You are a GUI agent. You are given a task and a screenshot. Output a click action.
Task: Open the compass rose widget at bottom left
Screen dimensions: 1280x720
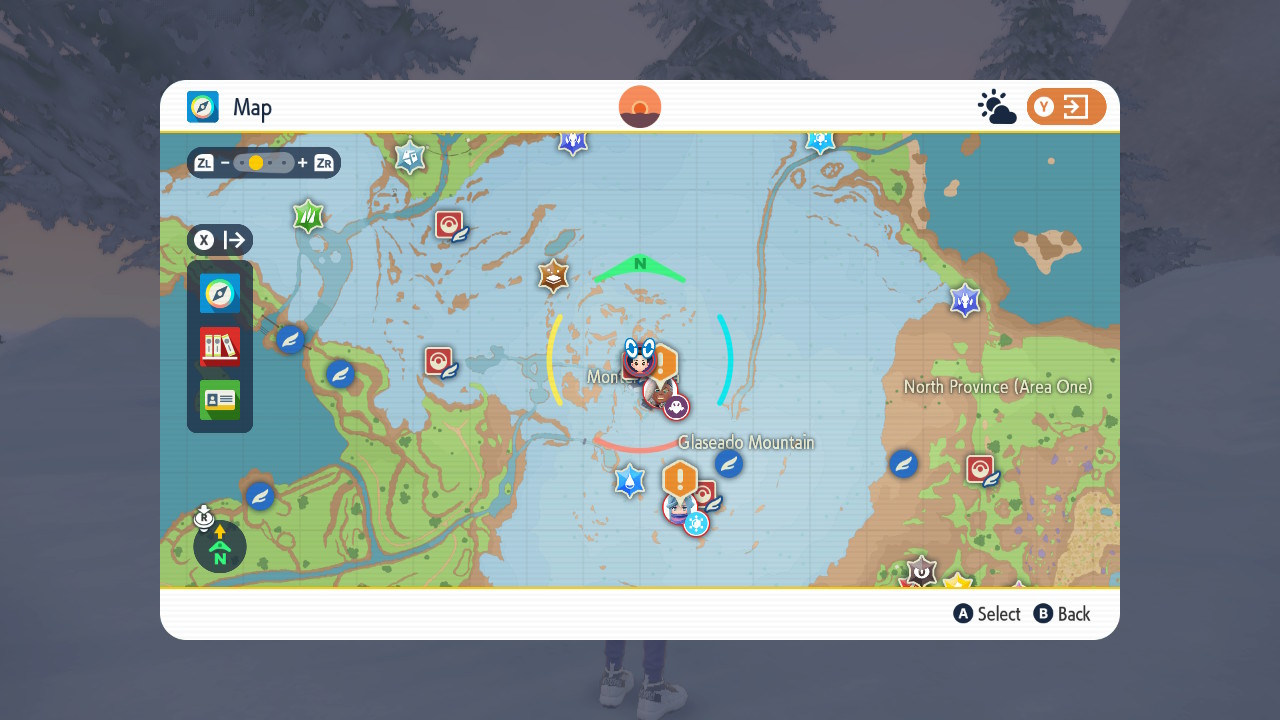(219, 546)
